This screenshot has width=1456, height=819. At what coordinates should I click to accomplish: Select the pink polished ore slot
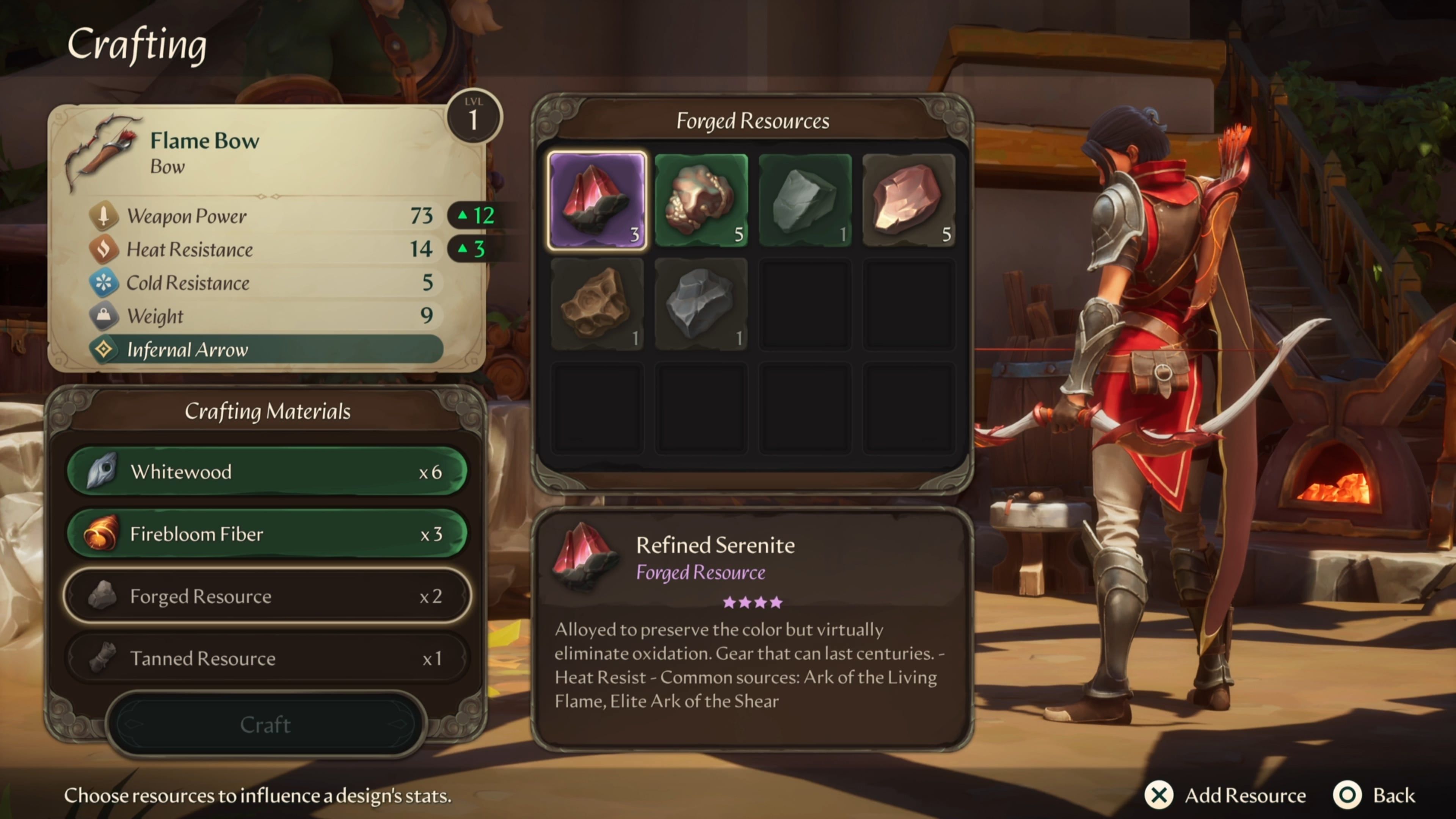[908, 200]
